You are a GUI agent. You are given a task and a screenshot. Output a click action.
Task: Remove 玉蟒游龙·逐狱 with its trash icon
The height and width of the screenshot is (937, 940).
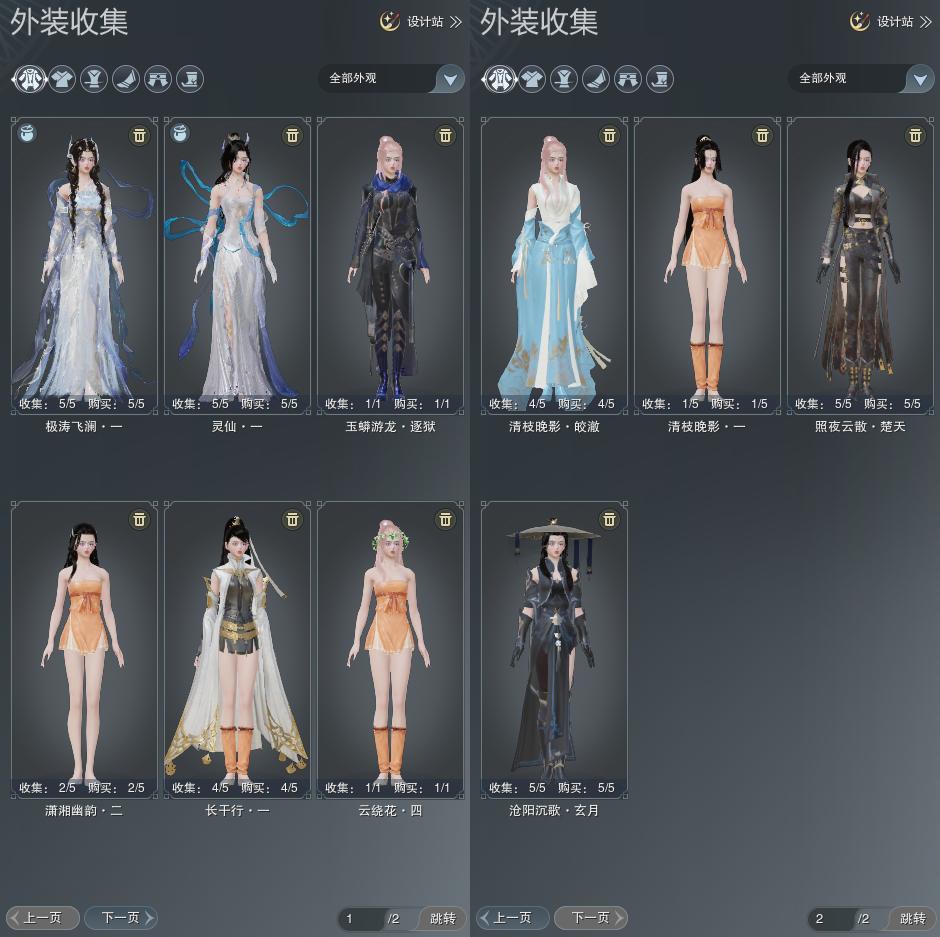(445, 135)
